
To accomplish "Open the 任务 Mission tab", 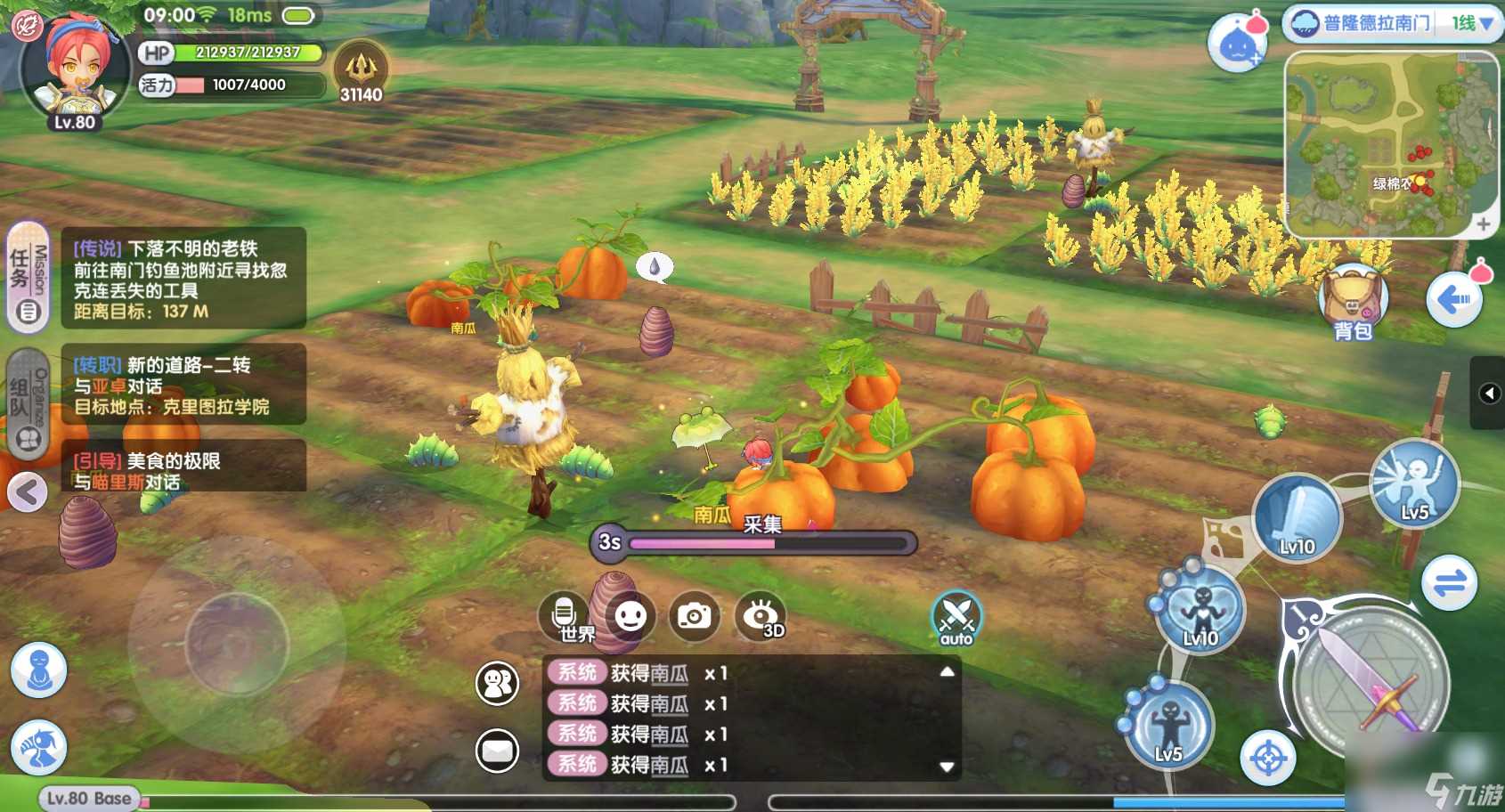I will (x=28, y=278).
